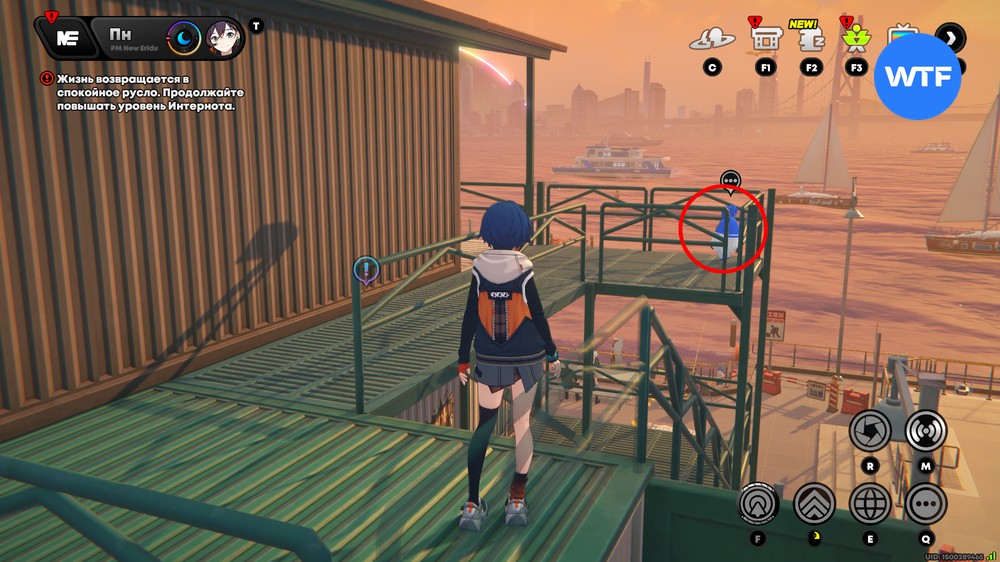Expand the top bar with the arrow button
Image resolution: width=1000 pixels, height=562 pixels.
click(x=950, y=39)
